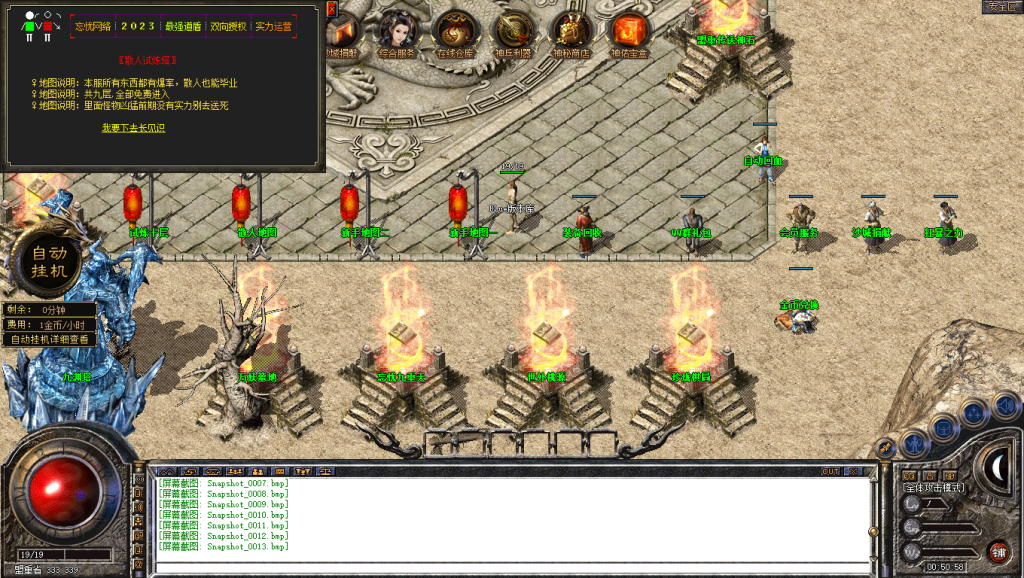View 自动挂机详细查看 details
Screen dimensions: 1024x578
pyautogui.click(x=50, y=339)
